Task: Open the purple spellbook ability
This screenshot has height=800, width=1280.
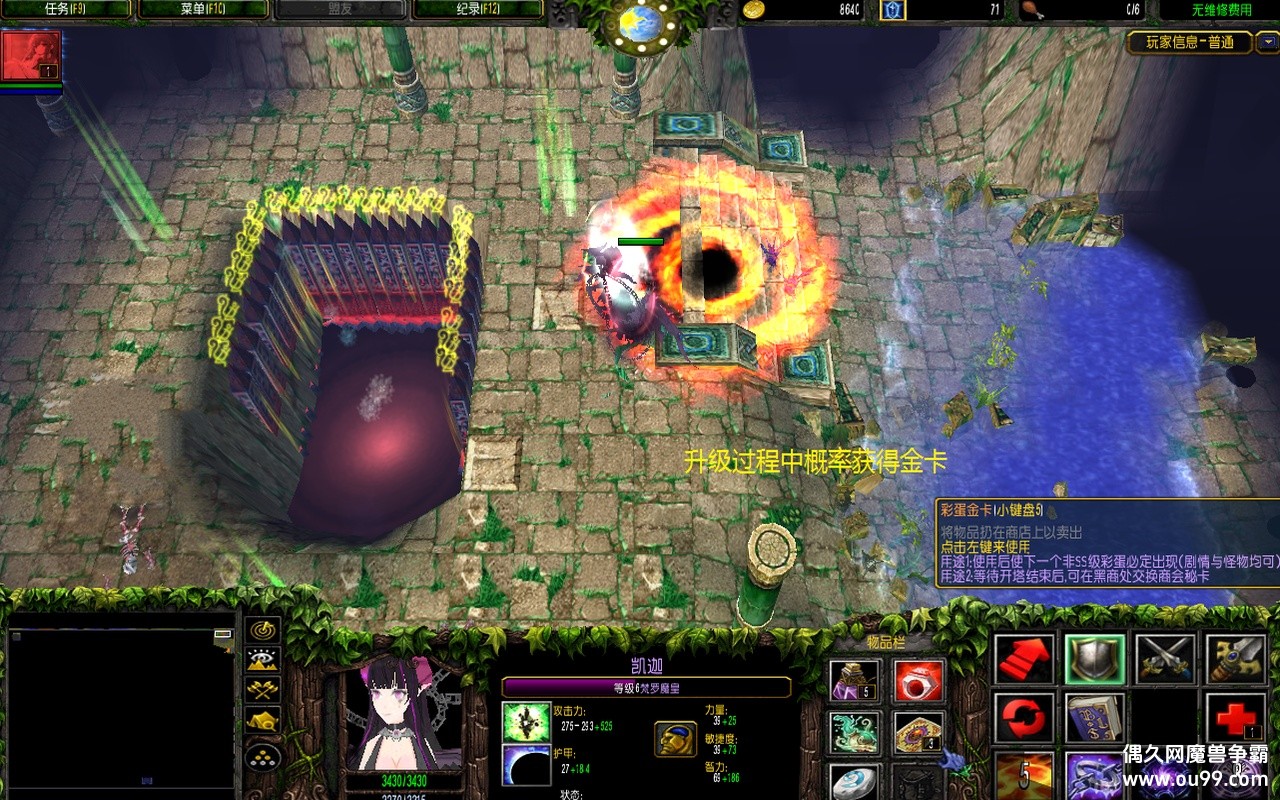Action: pos(1095,718)
